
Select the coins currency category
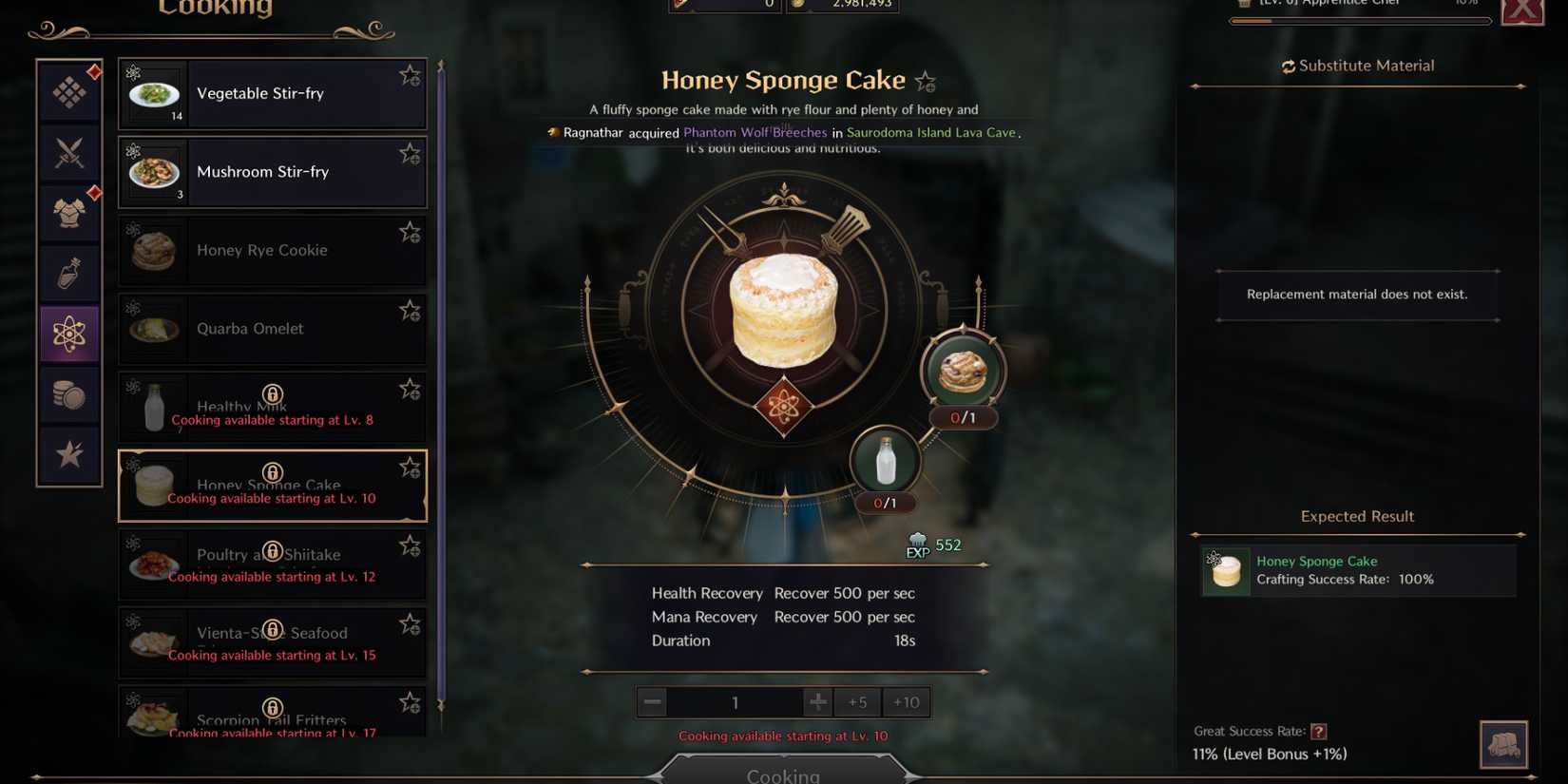point(68,394)
